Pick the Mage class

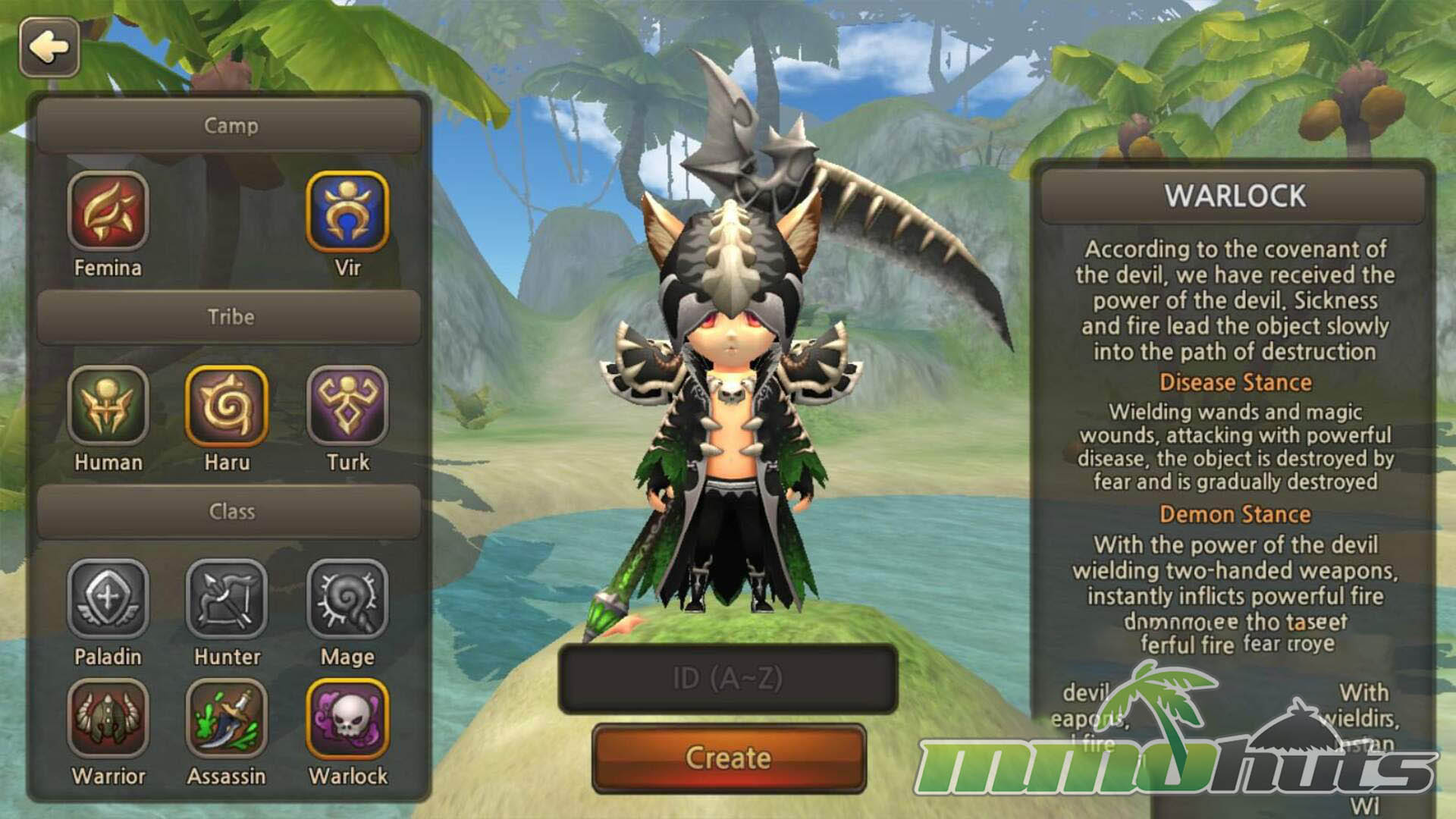(x=347, y=599)
